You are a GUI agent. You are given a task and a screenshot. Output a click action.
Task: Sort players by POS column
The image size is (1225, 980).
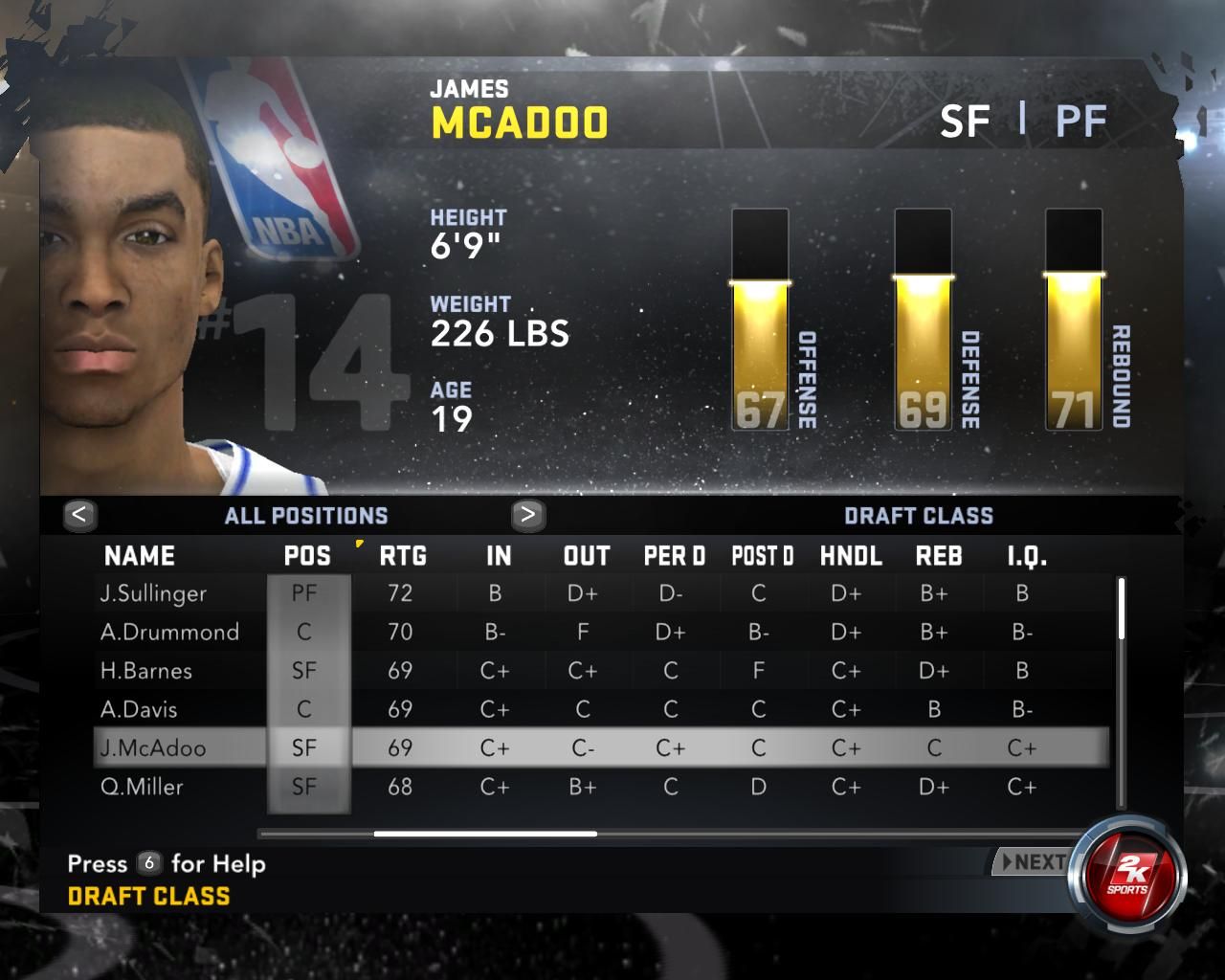coord(307,556)
